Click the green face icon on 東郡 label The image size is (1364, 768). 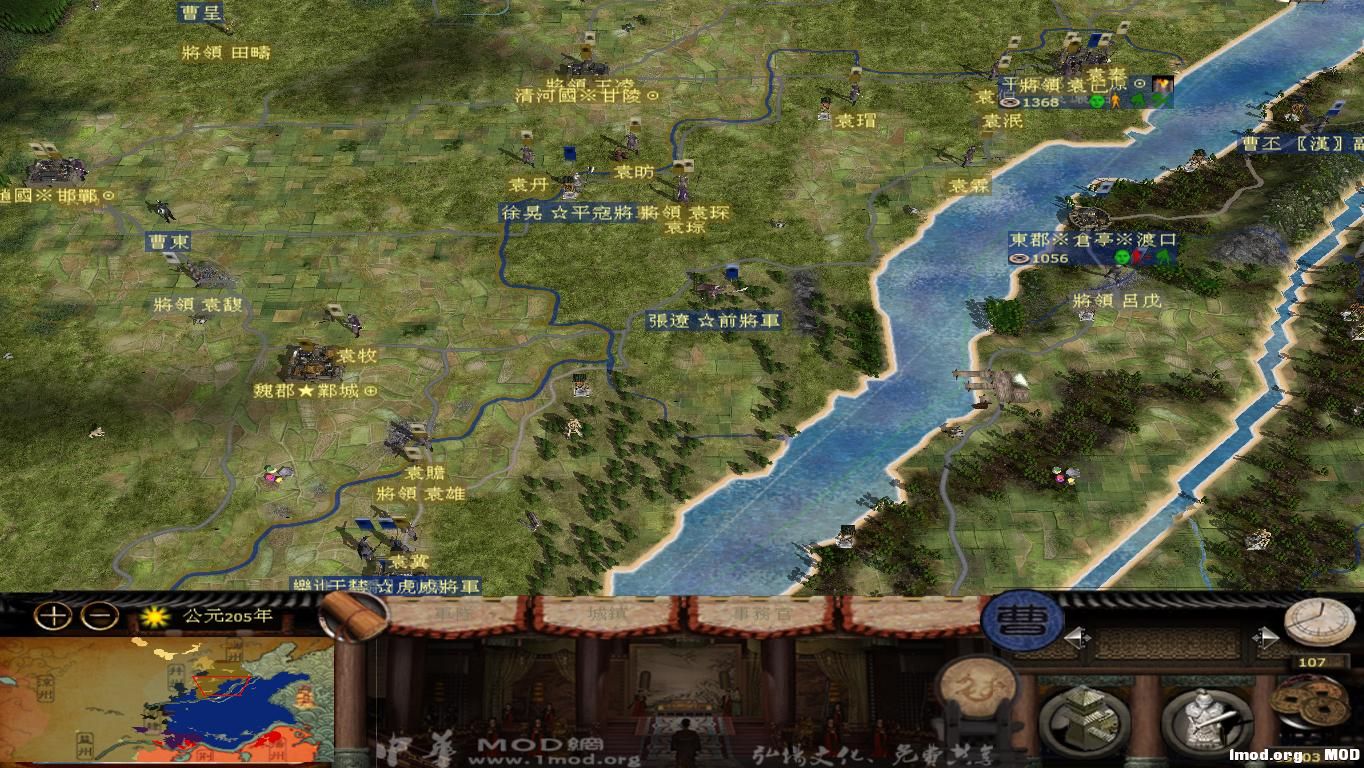coord(1120,257)
